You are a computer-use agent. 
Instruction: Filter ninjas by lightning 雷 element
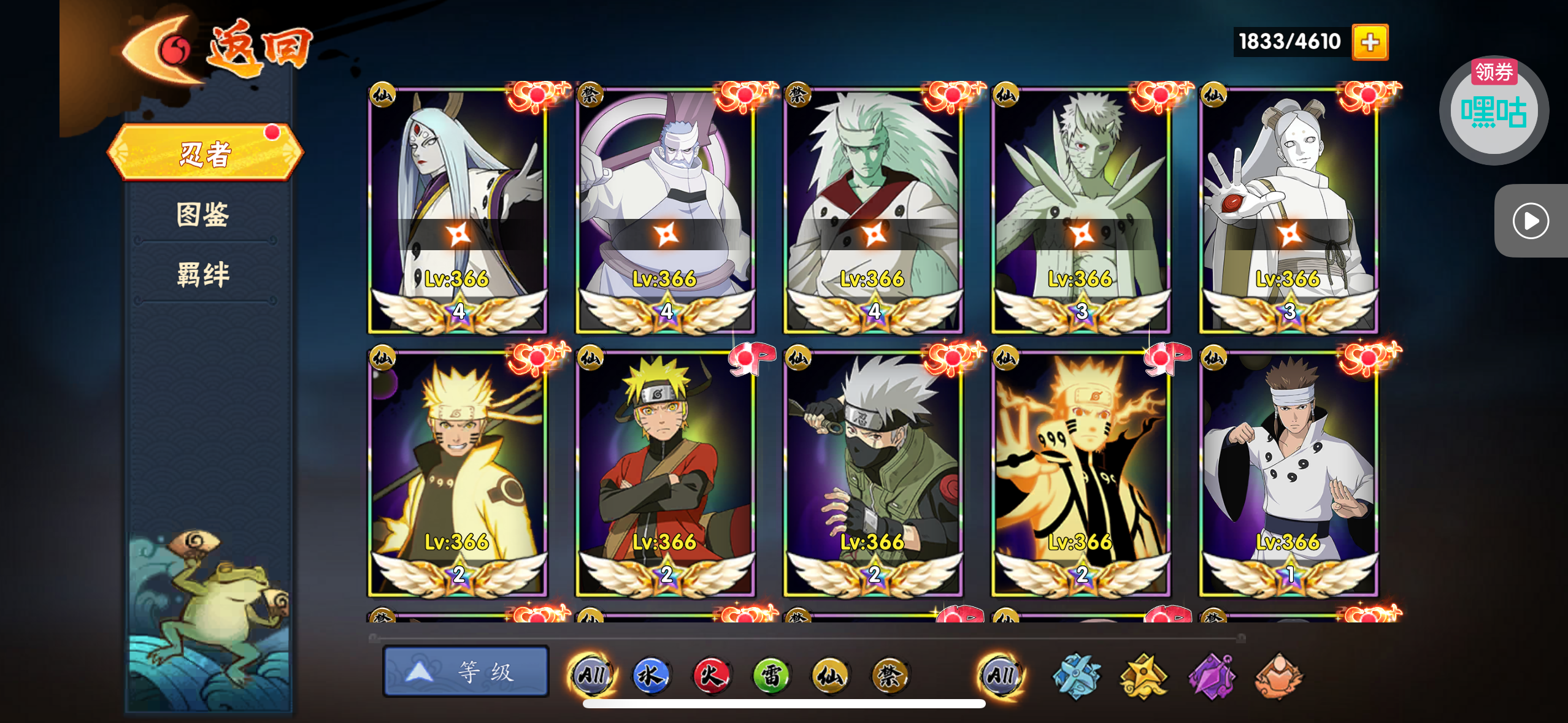pos(771,675)
